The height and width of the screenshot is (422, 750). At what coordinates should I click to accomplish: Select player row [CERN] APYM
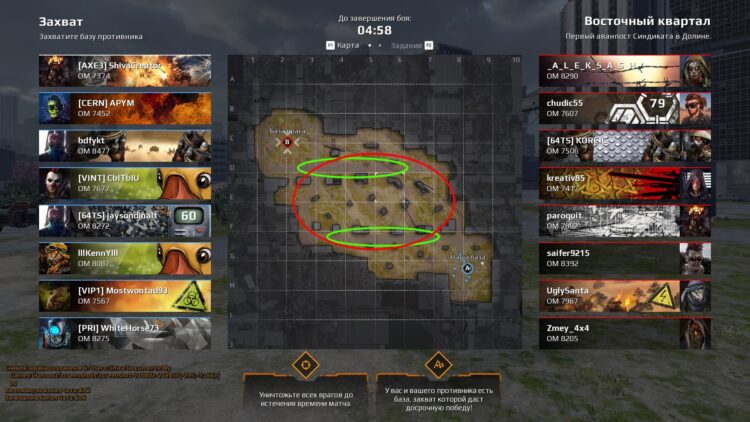coord(125,108)
